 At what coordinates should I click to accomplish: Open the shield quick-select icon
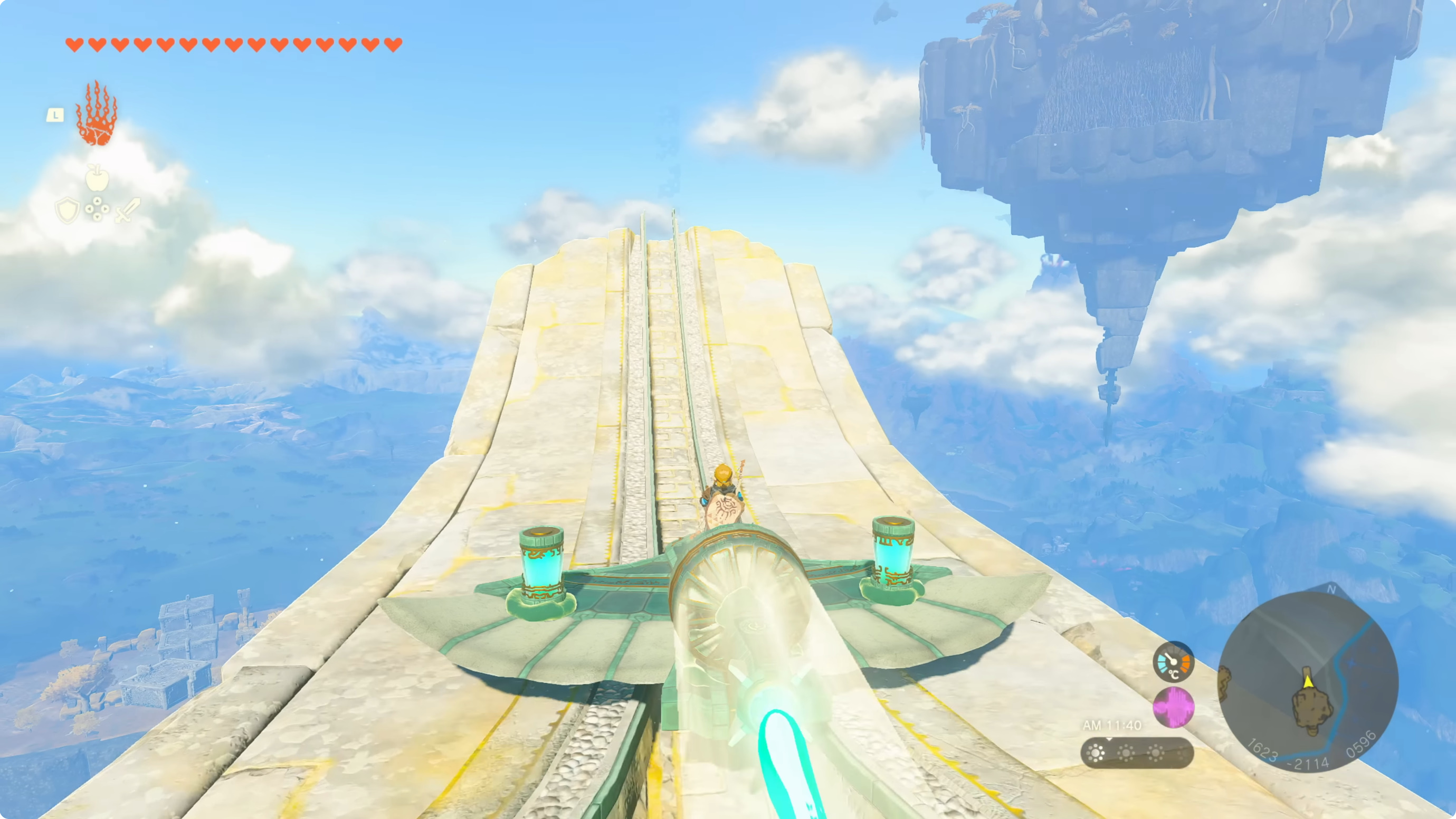66,210
